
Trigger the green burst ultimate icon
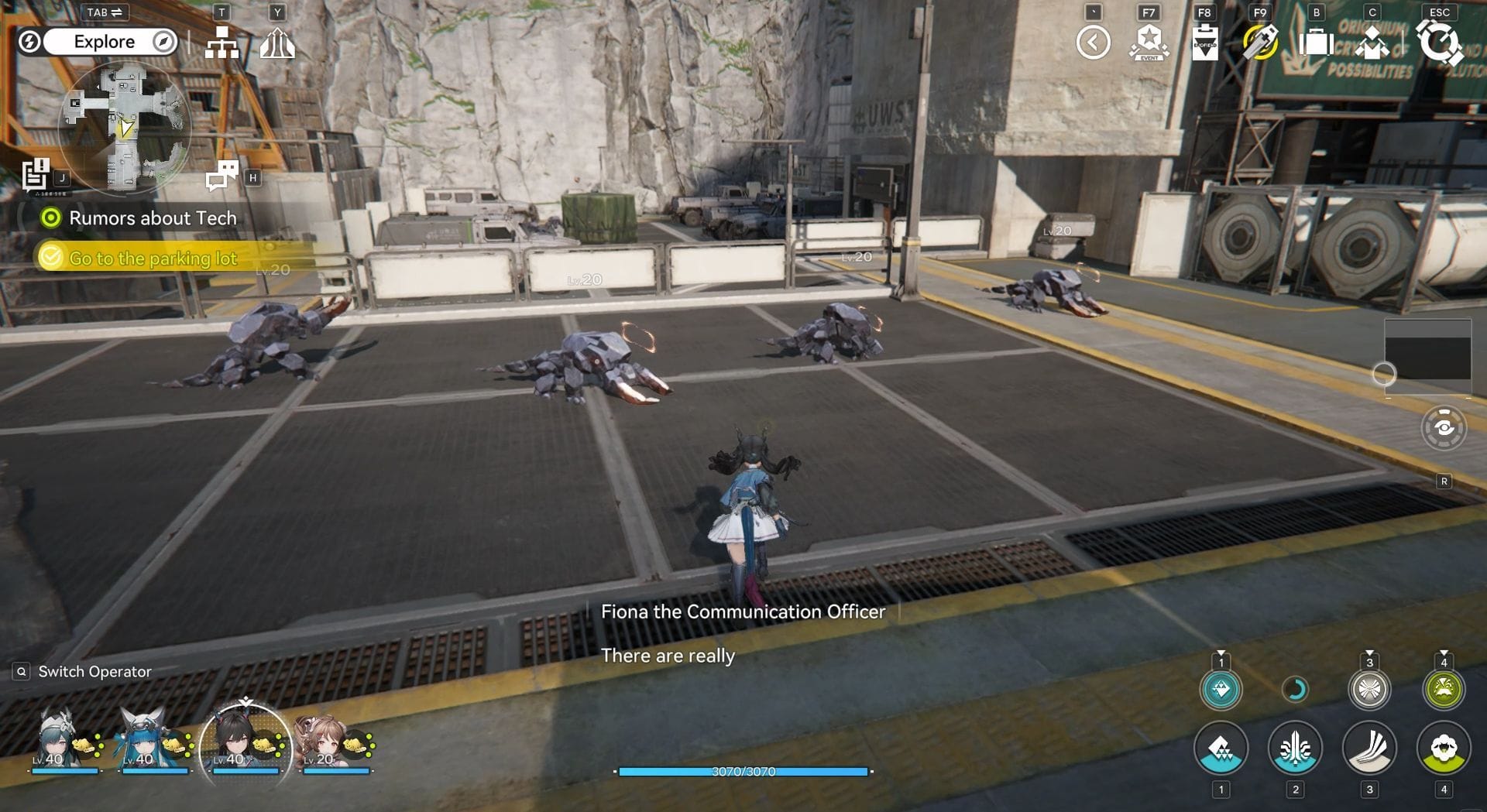click(1444, 689)
